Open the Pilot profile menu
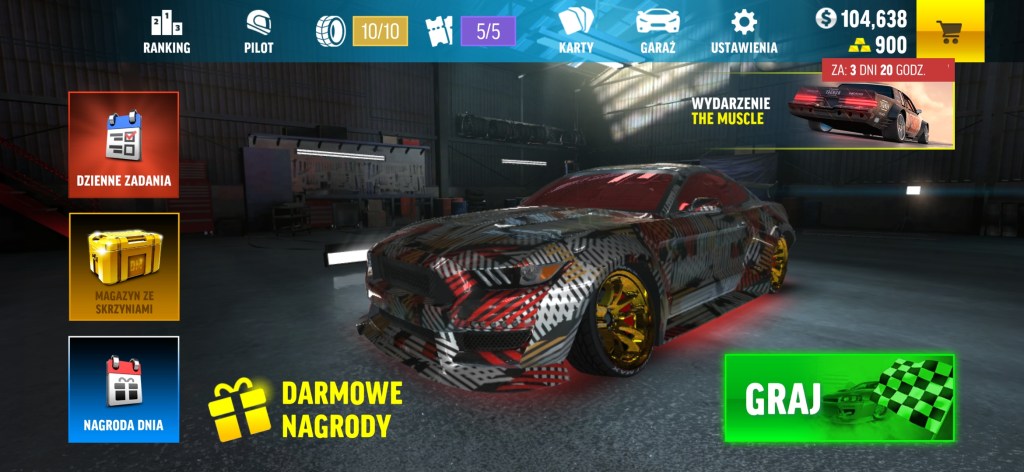 click(x=258, y=32)
